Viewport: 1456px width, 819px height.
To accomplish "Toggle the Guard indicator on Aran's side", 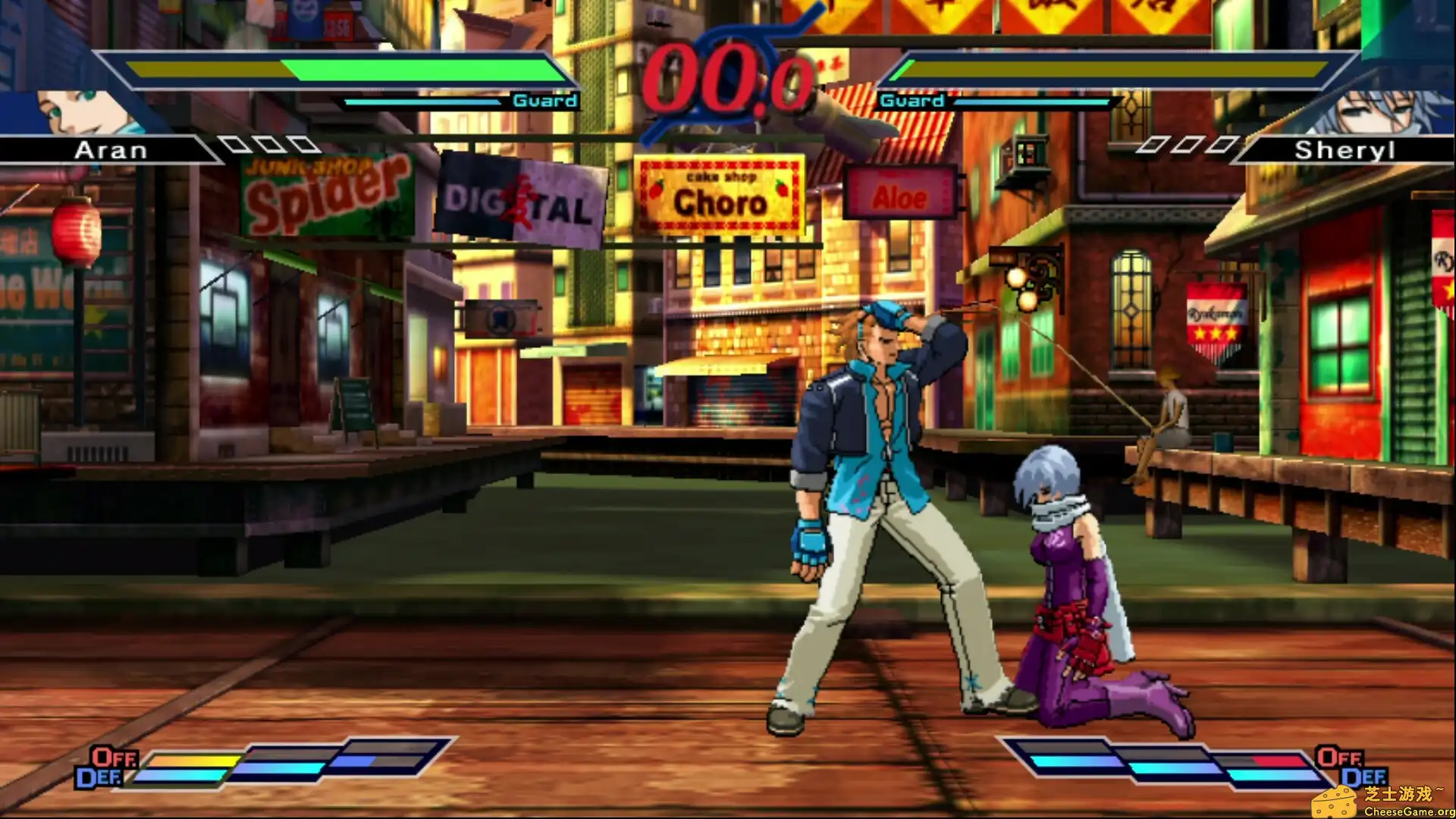I will [x=545, y=99].
